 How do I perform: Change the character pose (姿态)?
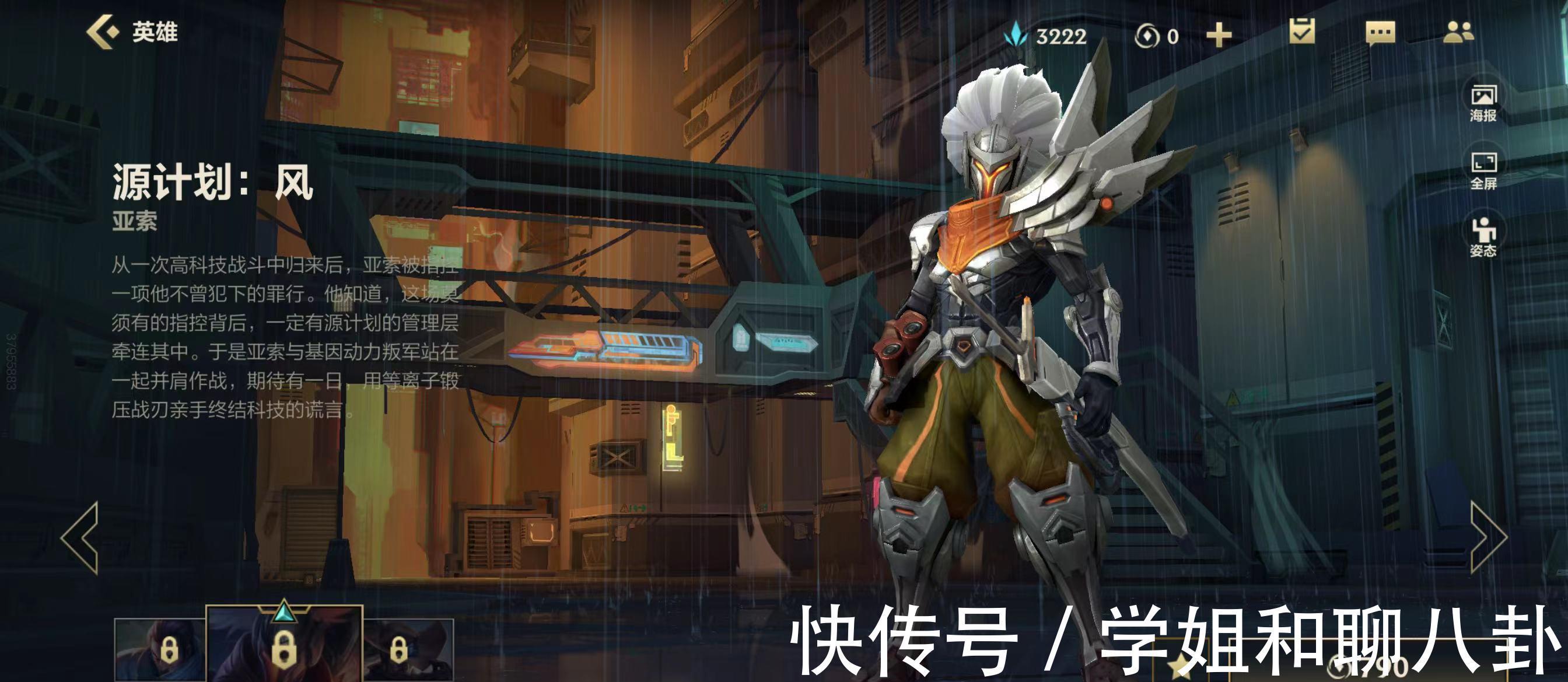tap(1483, 237)
